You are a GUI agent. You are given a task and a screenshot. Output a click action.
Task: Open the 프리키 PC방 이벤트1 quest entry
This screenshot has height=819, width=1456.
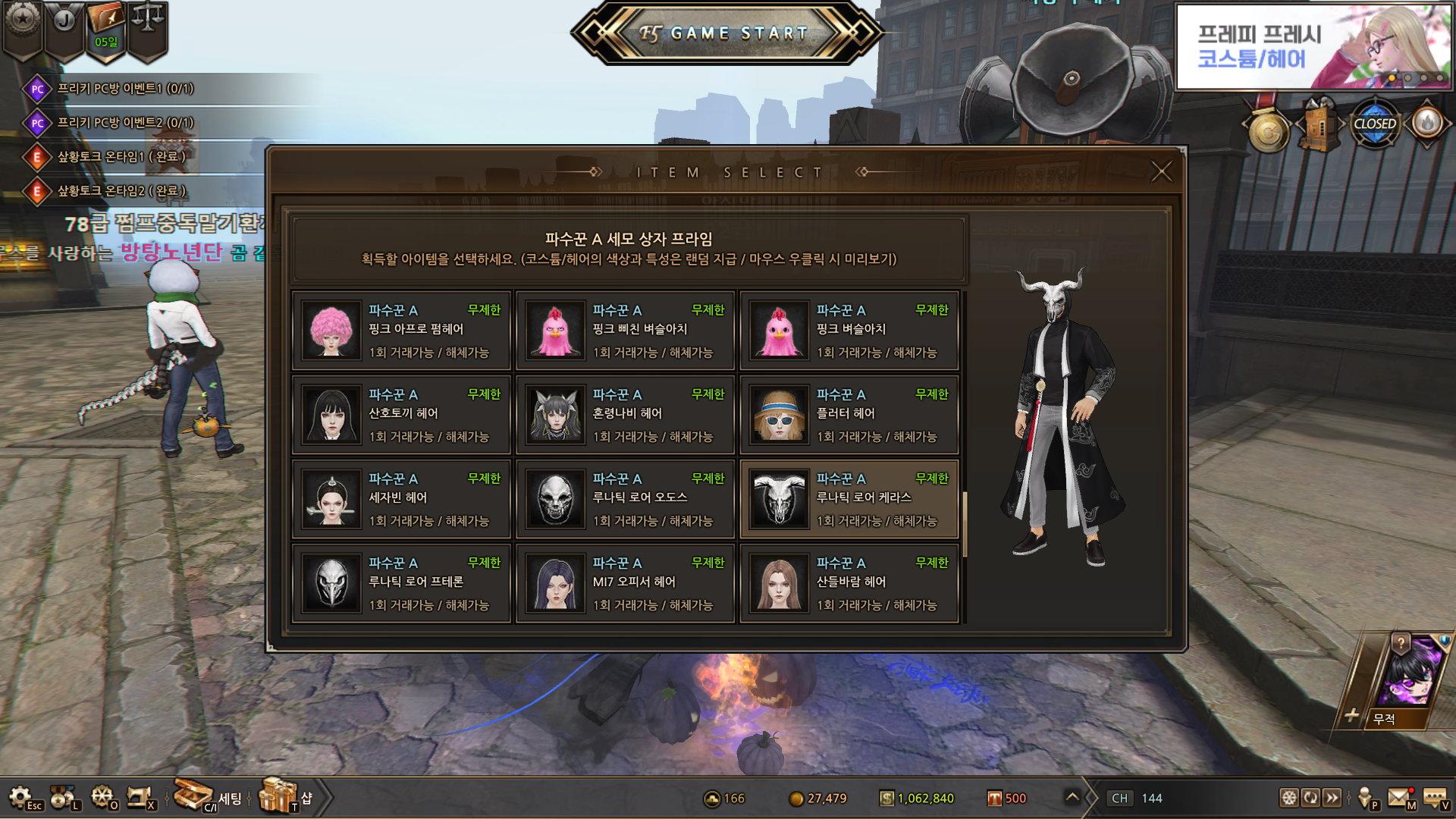pyautogui.click(x=125, y=89)
